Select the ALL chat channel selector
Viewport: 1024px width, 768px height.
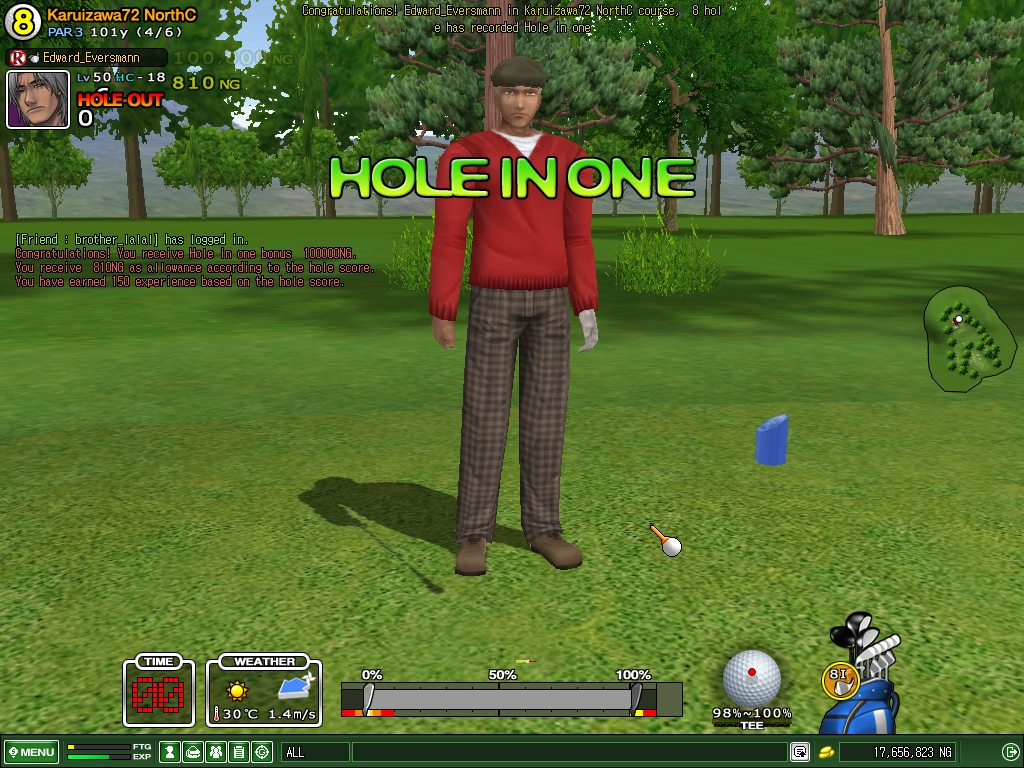pos(315,752)
